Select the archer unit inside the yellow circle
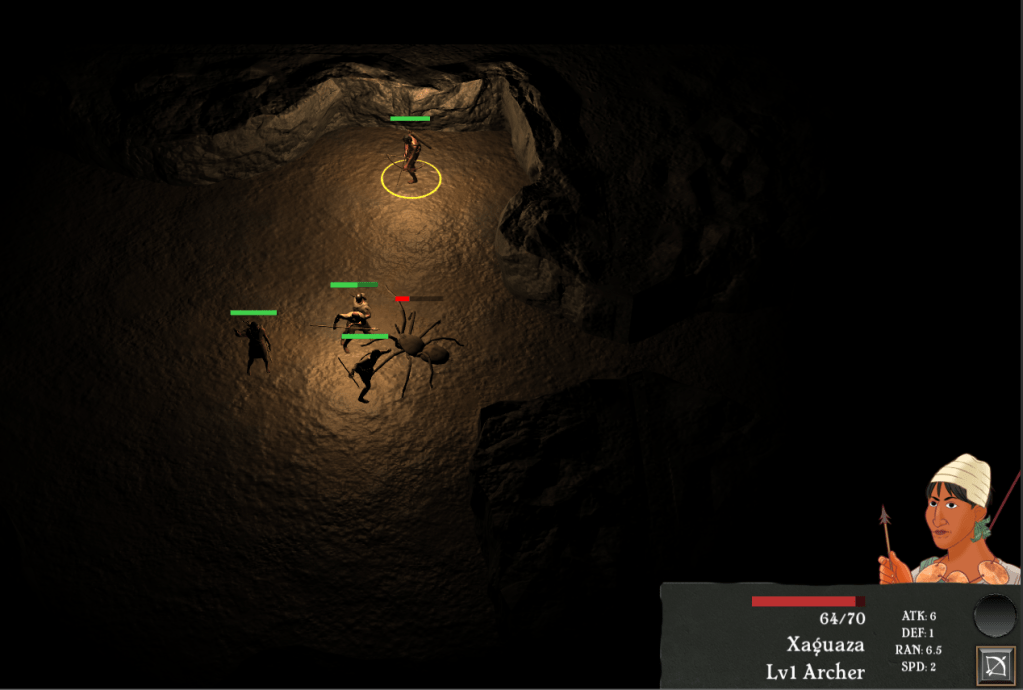 (x=410, y=160)
